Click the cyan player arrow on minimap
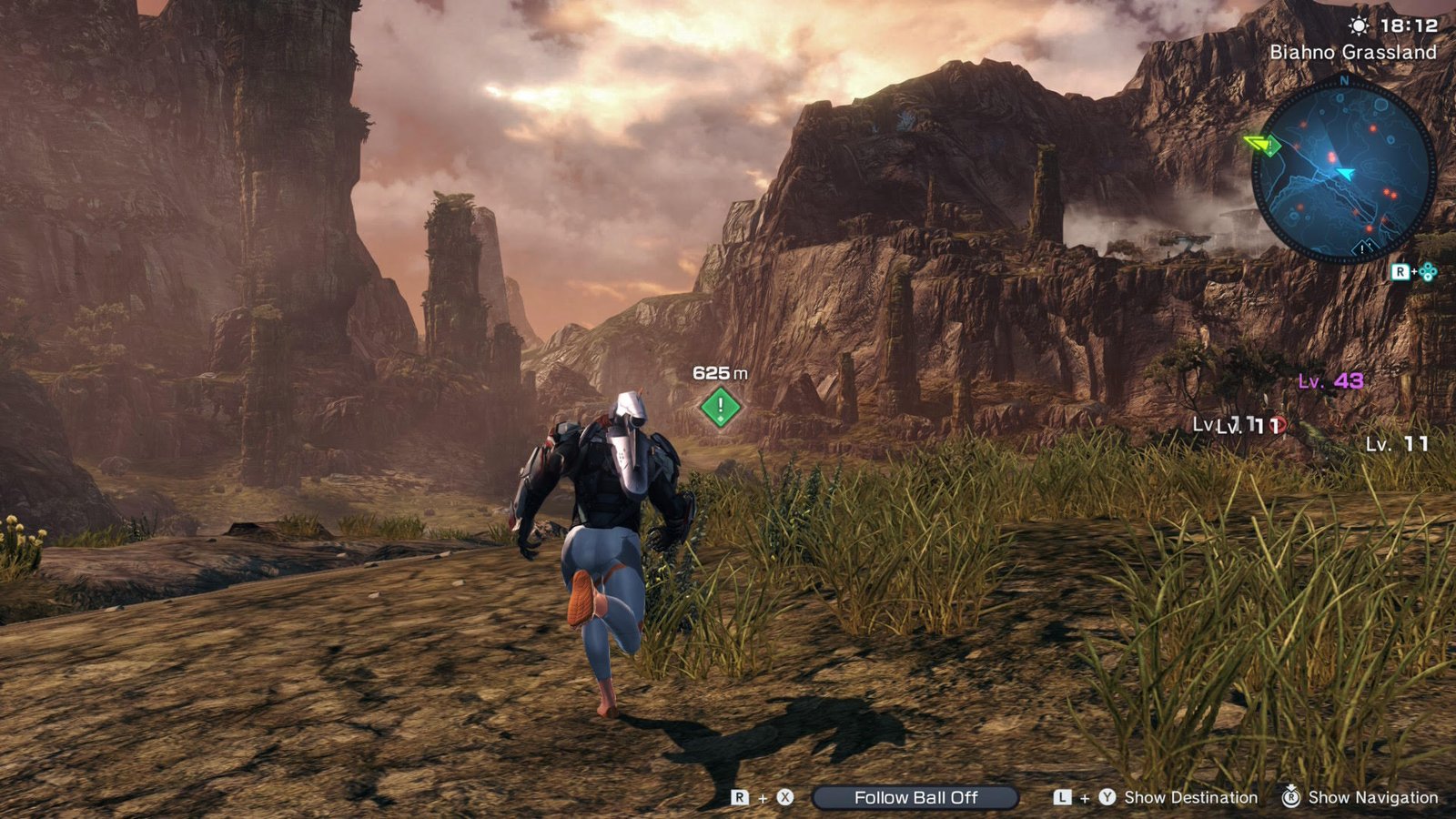1456x819 pixels. [1344, 172]
